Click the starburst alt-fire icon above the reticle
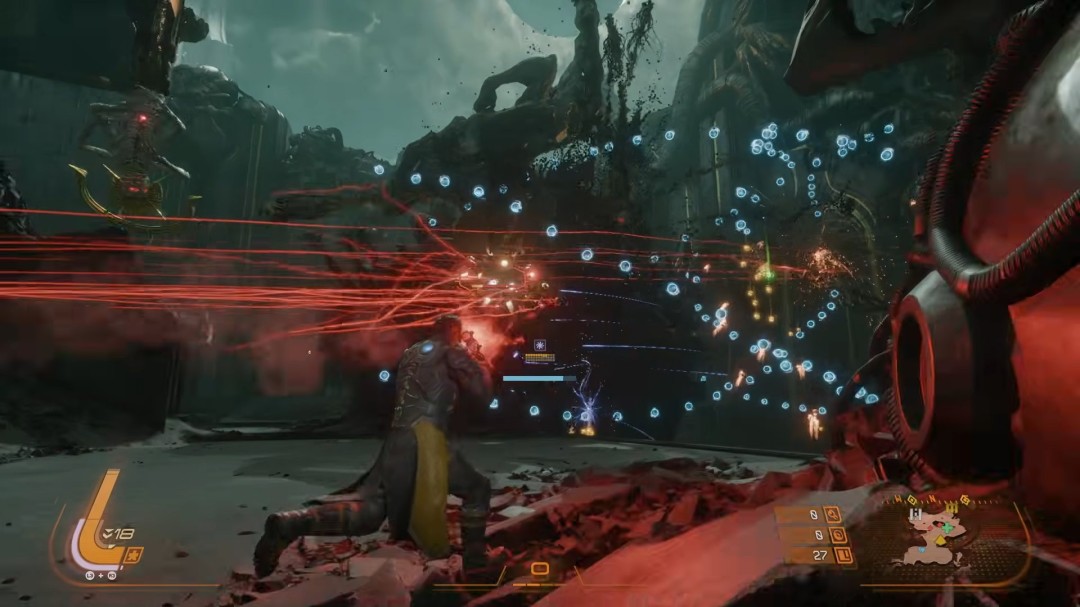Viewport: 1080px width, 607px height. click(x=538, y=342)
